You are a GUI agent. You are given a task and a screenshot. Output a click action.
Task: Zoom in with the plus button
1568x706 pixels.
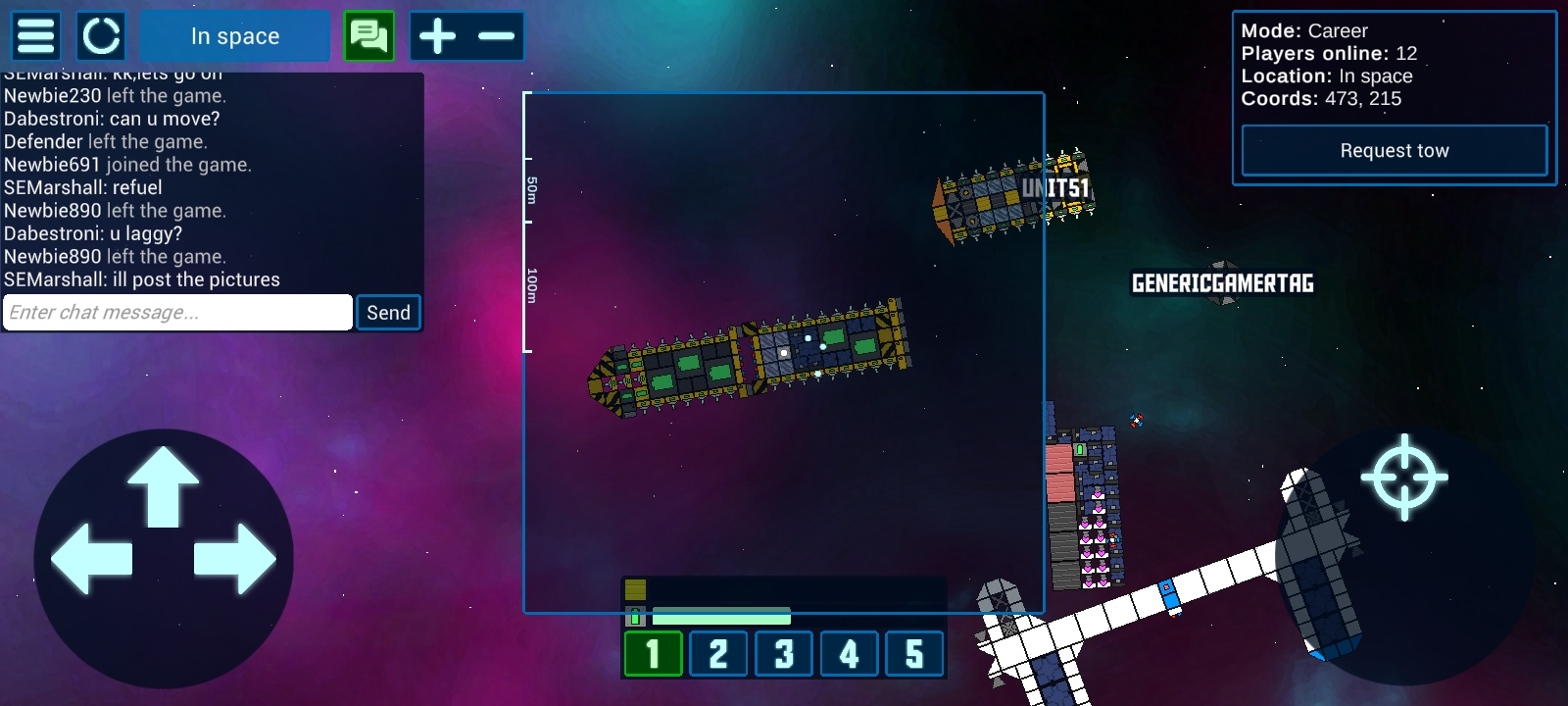coord(437,36)
